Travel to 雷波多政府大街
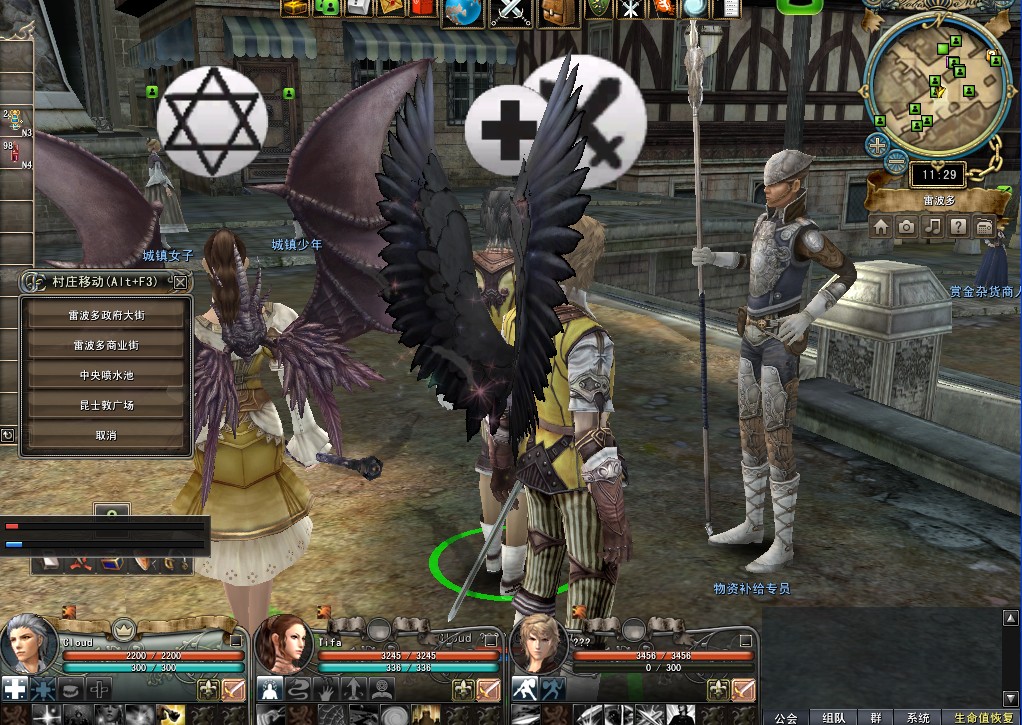 [x=106, y=314]
